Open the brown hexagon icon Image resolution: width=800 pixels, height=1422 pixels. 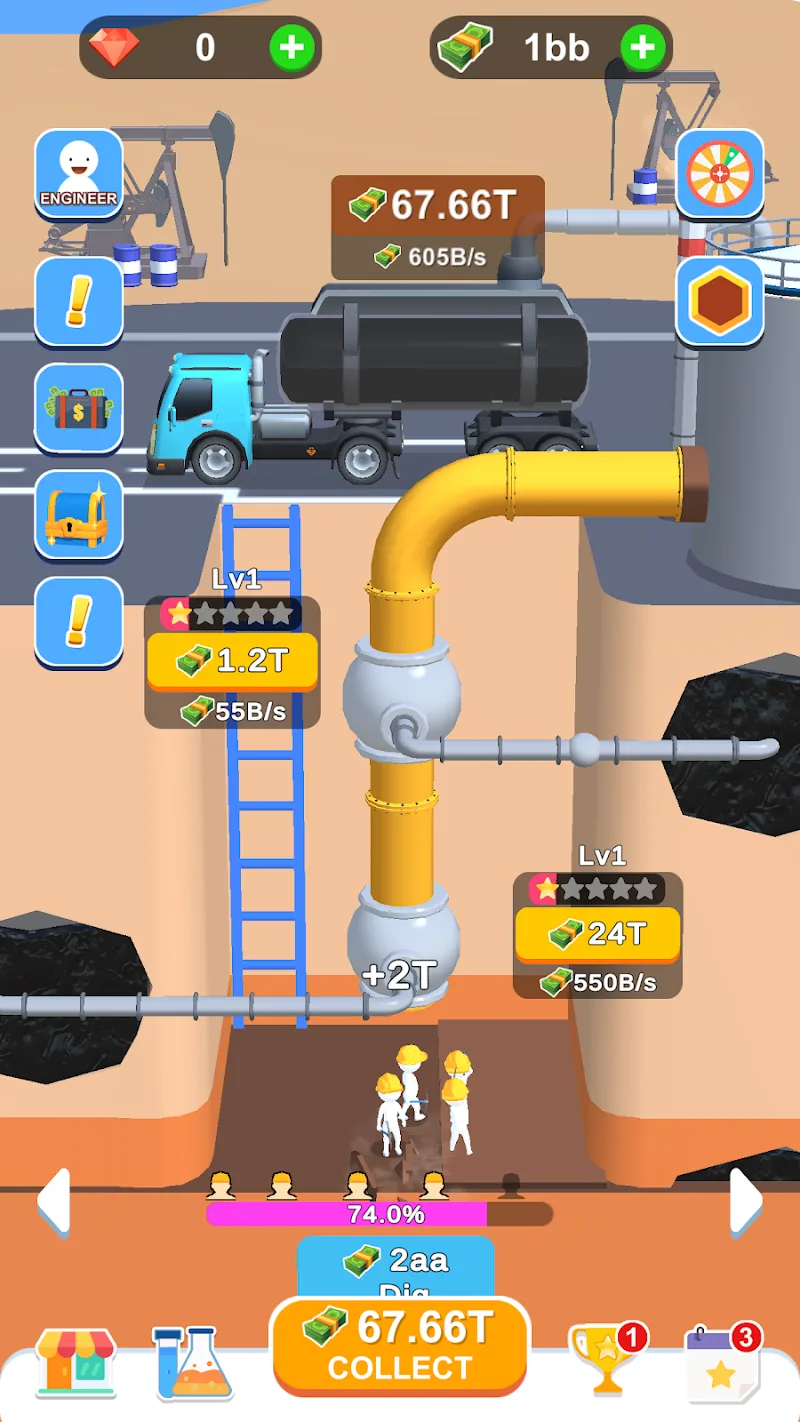[x=720, y=301]
